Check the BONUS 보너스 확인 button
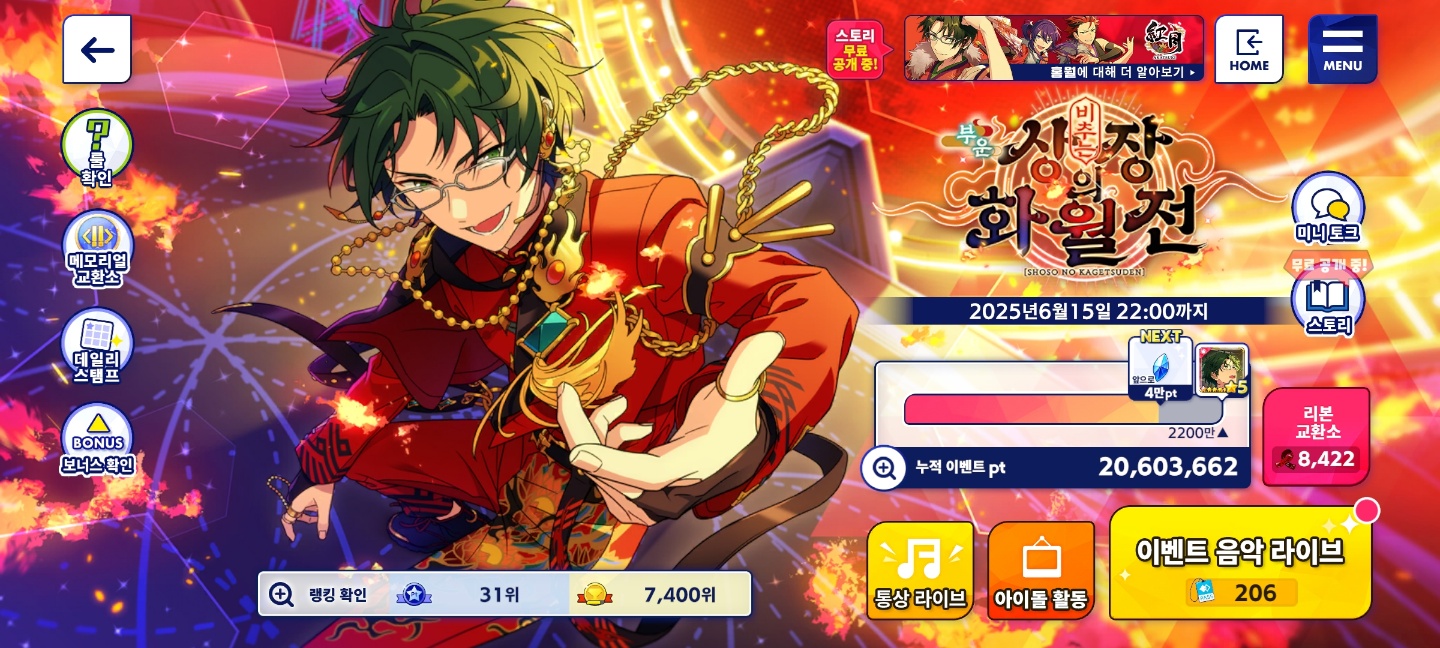Image resolution: width=1440 pixels, height=648 pixels. 97,442
